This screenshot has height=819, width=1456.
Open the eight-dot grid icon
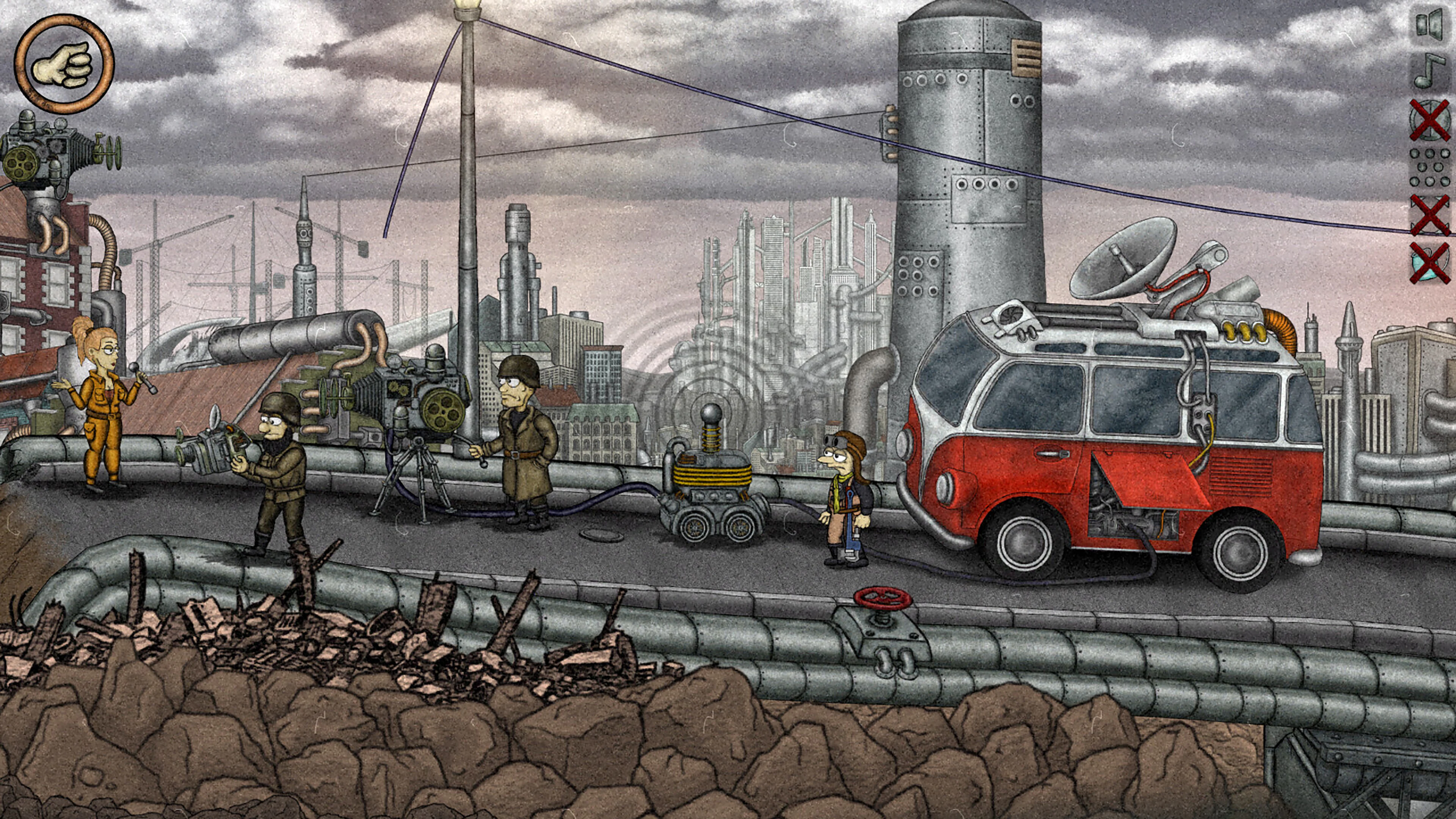click(1430, 167)
